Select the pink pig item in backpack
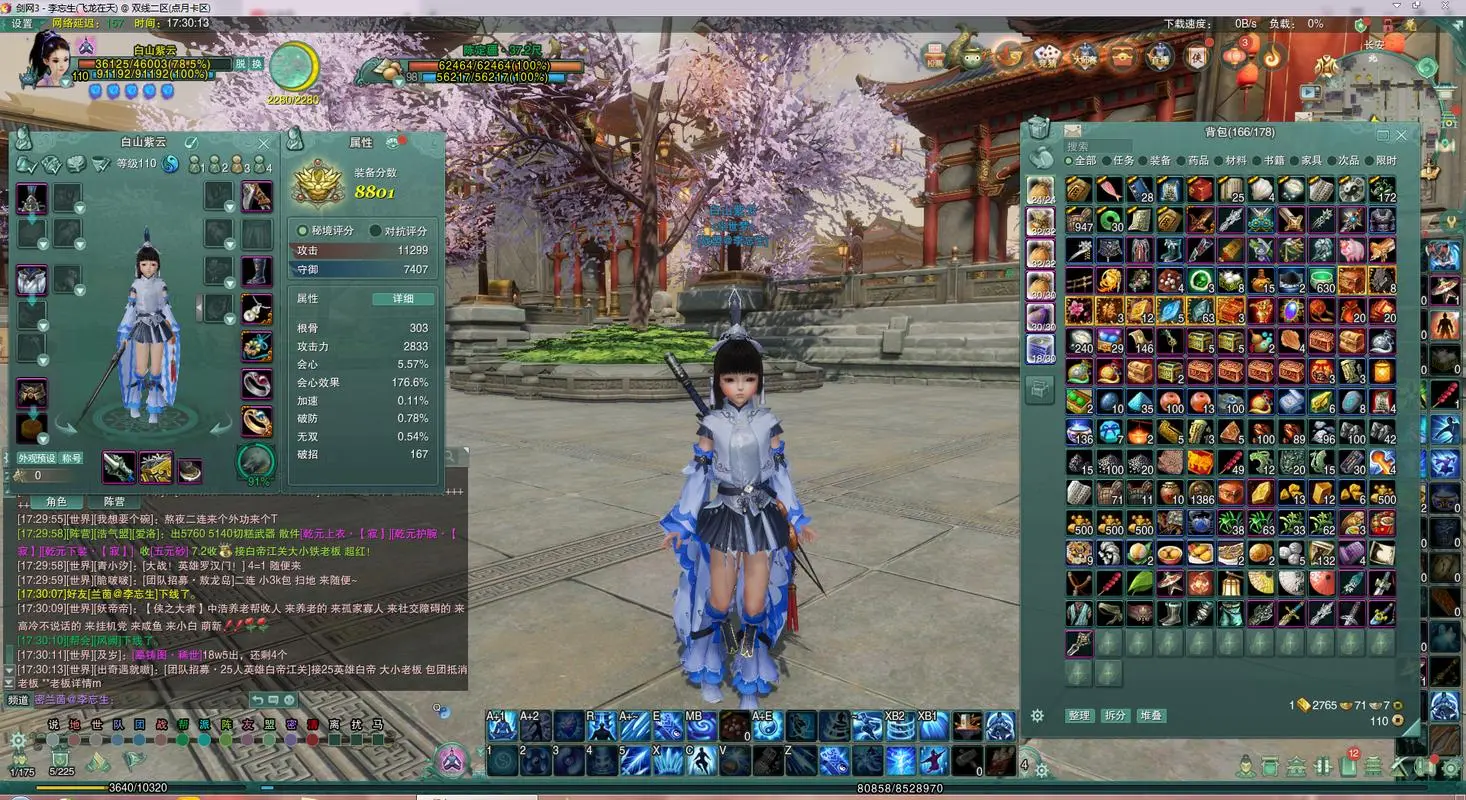Image resolution: width=1466 pixels, height=800 pixels. 1352,250
